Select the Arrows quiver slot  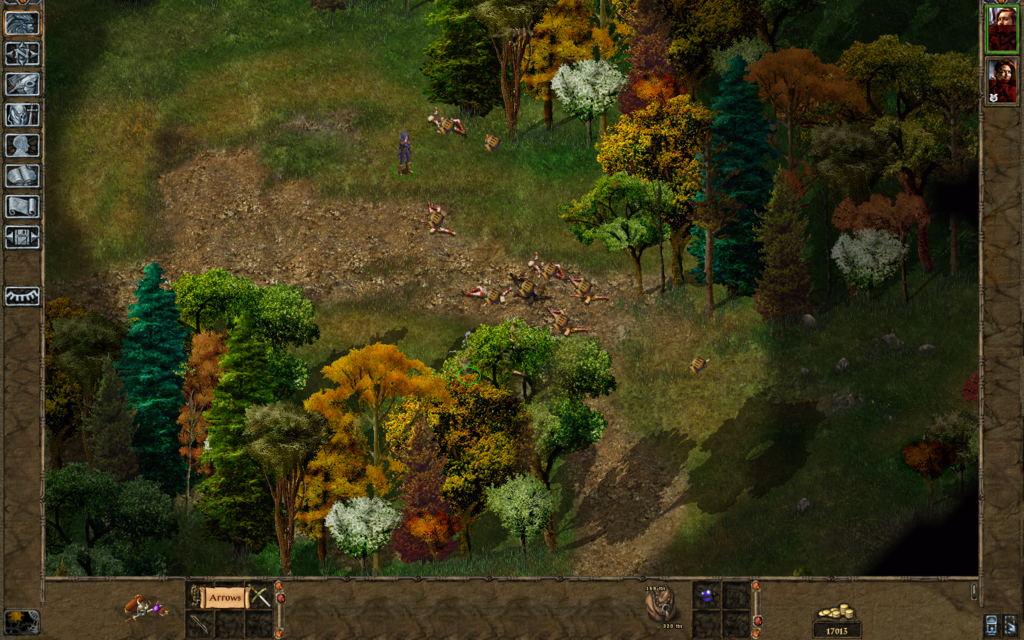(224, 597)
